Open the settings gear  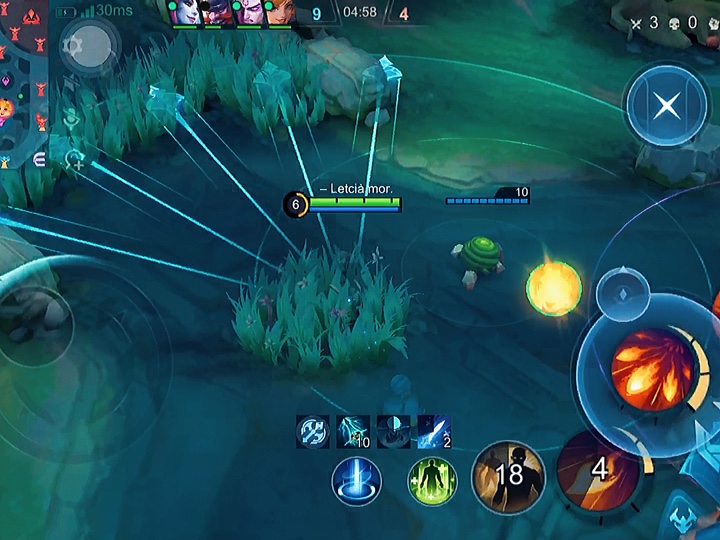click(x=72, y=46)
